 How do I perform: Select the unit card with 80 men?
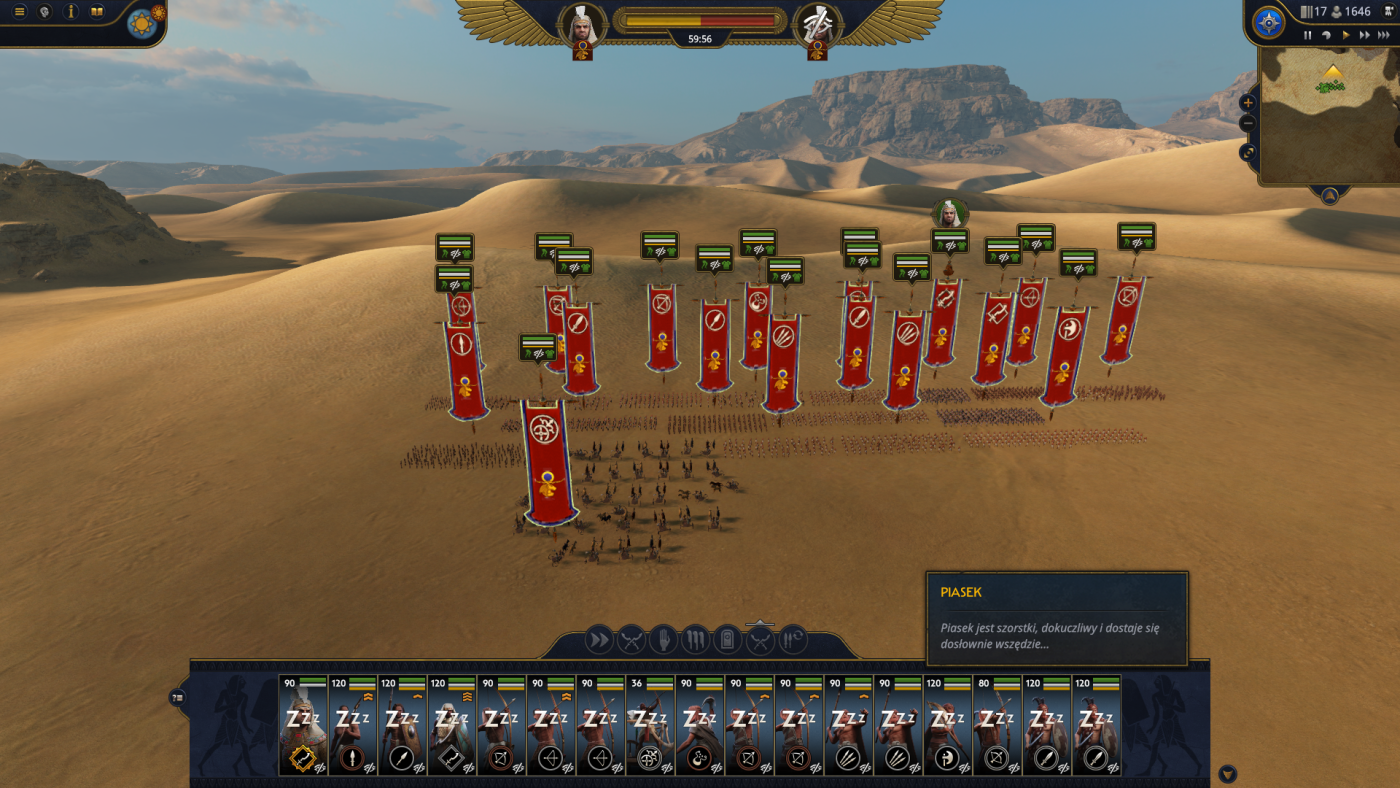997,727
